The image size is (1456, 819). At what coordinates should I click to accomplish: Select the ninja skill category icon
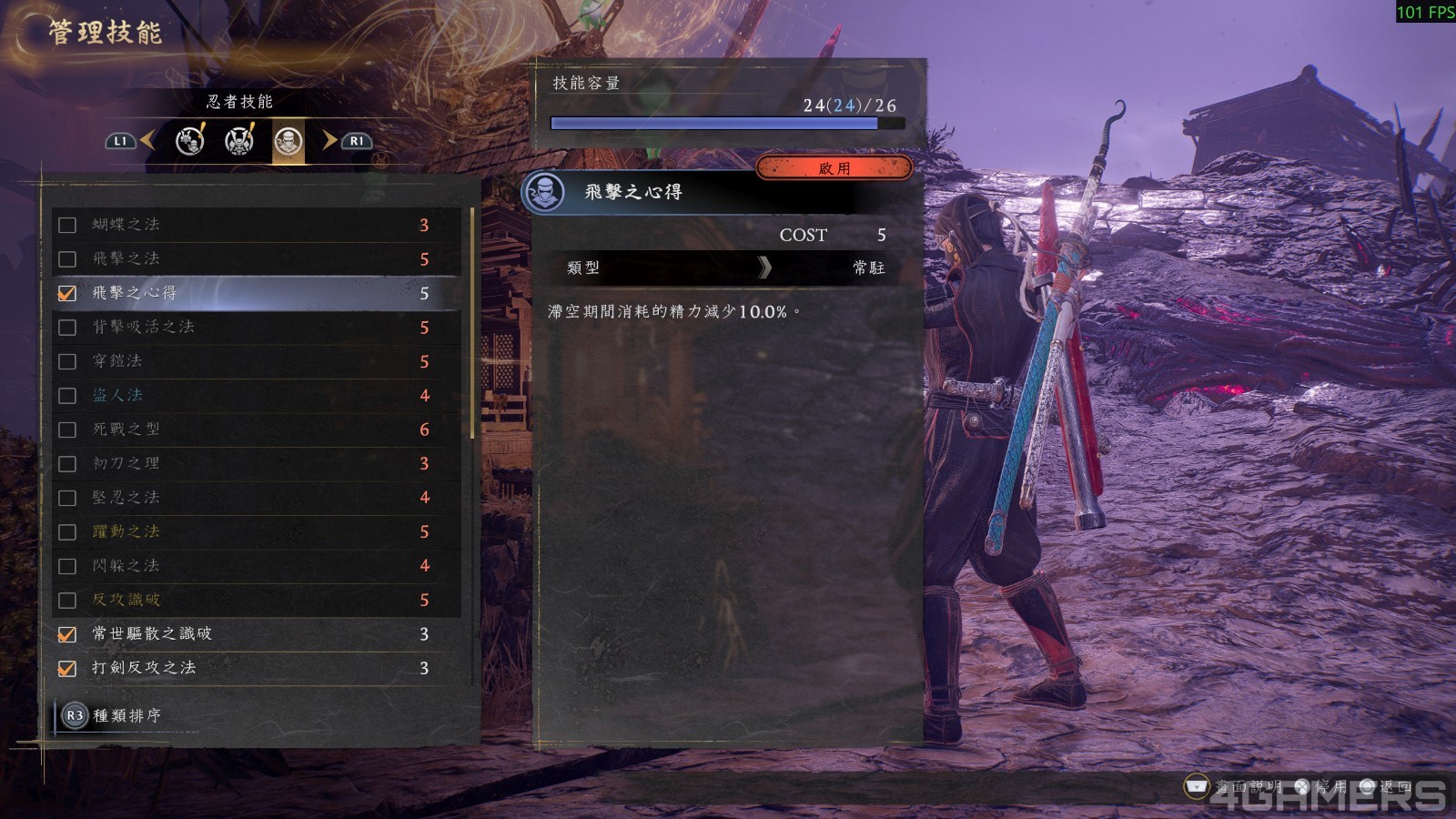tap(288, 143)
